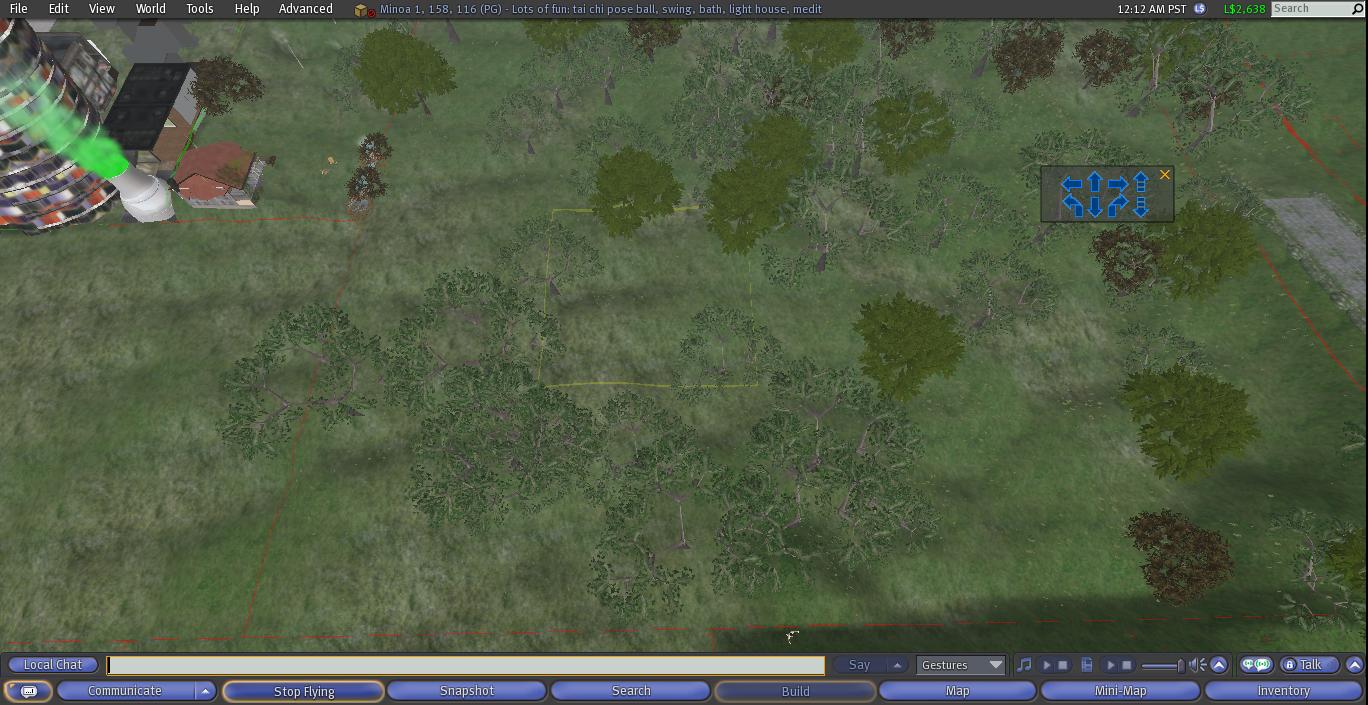The height and width of the screenshot is (705, 1368).
Task: Click the chat text input bar
Action: click(x=466, y=665)
